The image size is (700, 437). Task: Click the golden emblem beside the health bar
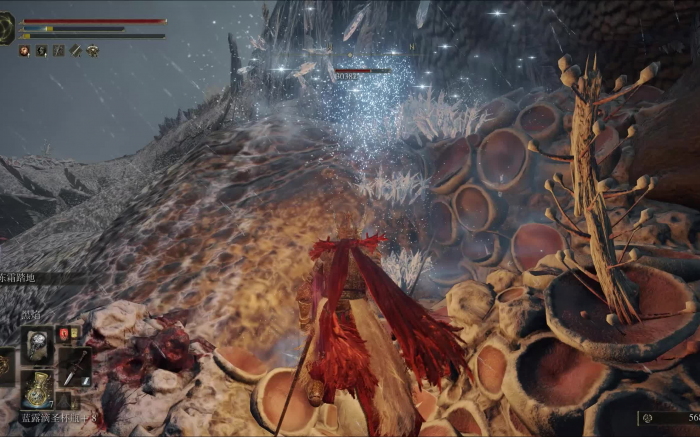[6, 28]
